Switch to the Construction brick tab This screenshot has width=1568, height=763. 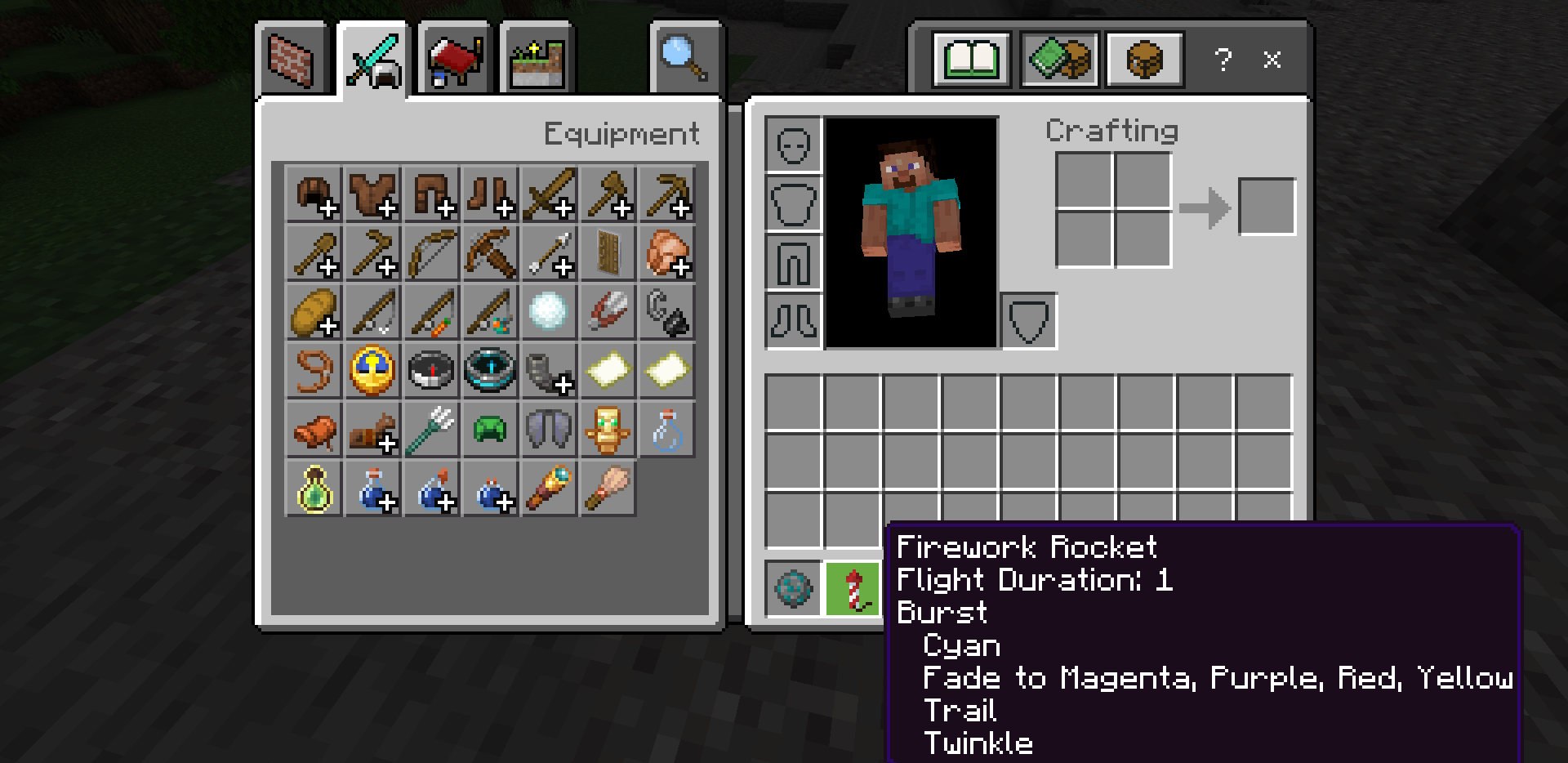tap(292, 60)
